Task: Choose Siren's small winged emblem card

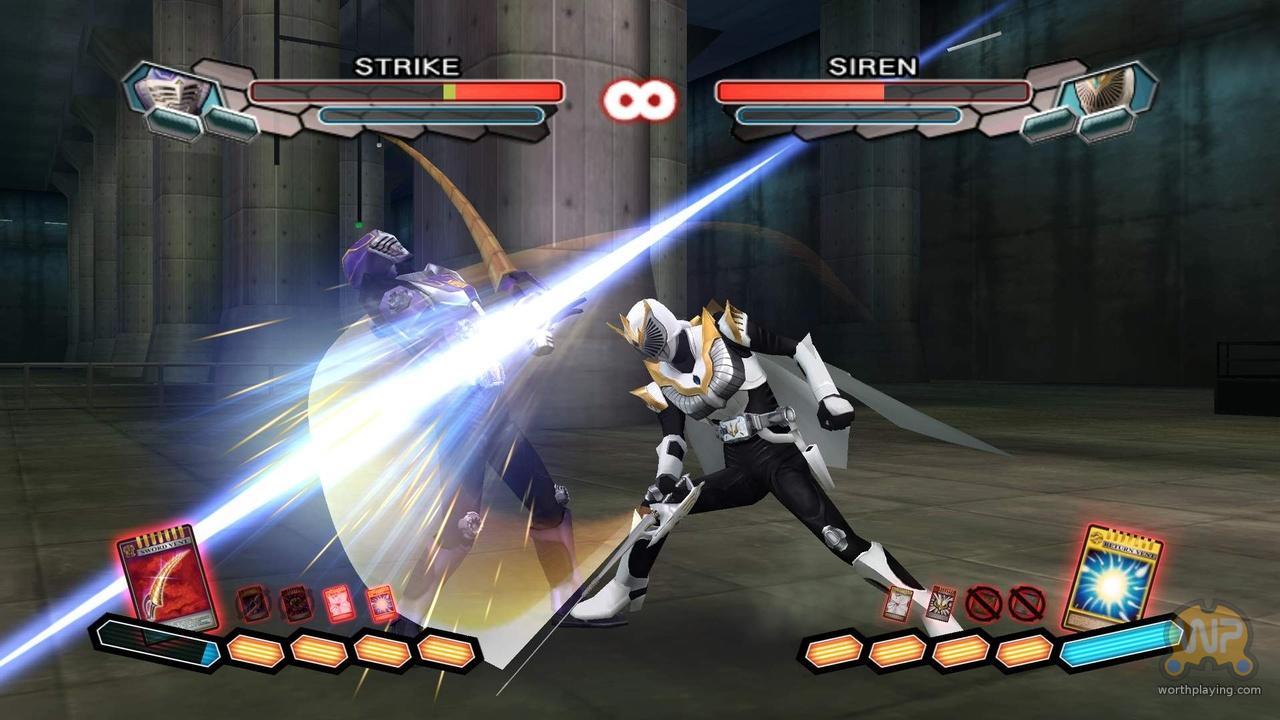Action: tap(939, 603)
